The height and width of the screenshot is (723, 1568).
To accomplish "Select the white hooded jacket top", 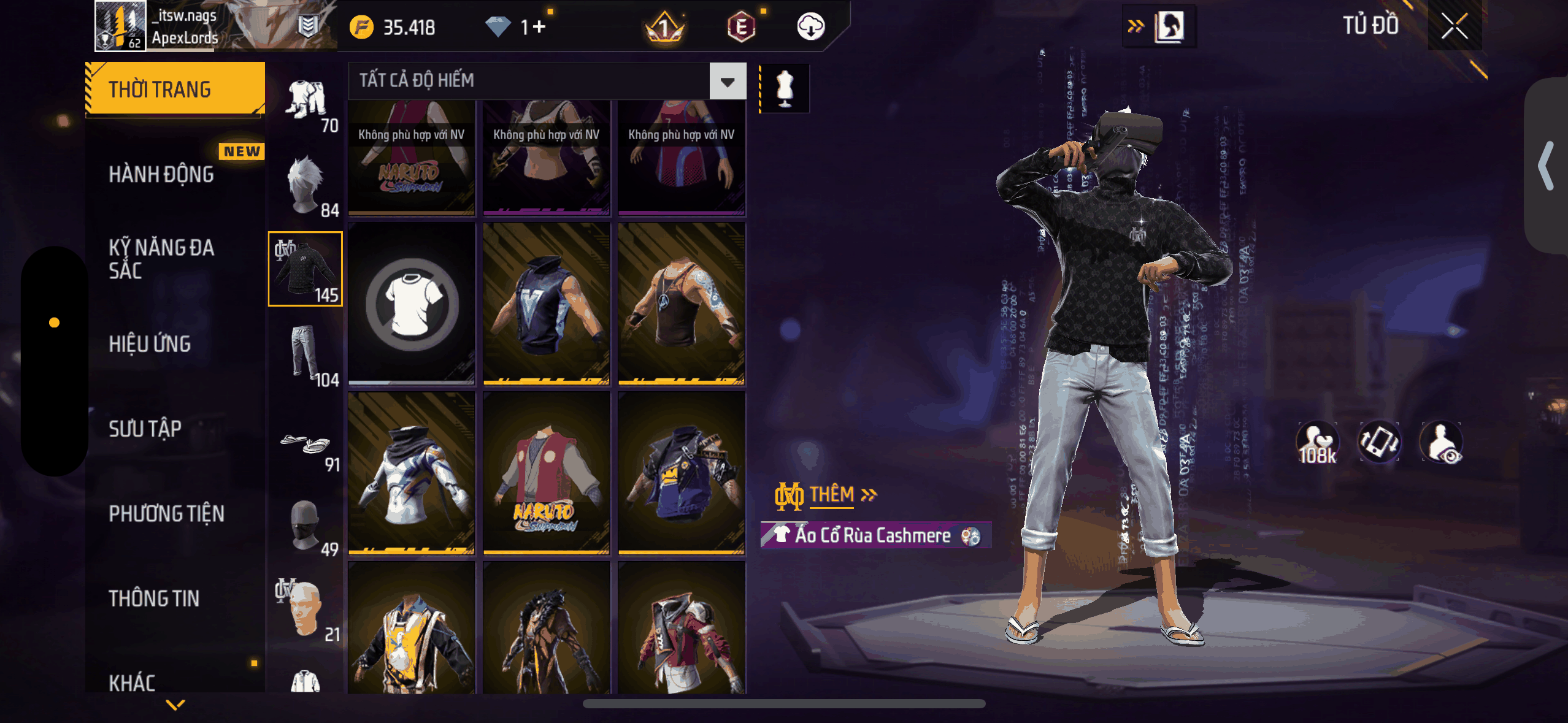I will (412, 473).
